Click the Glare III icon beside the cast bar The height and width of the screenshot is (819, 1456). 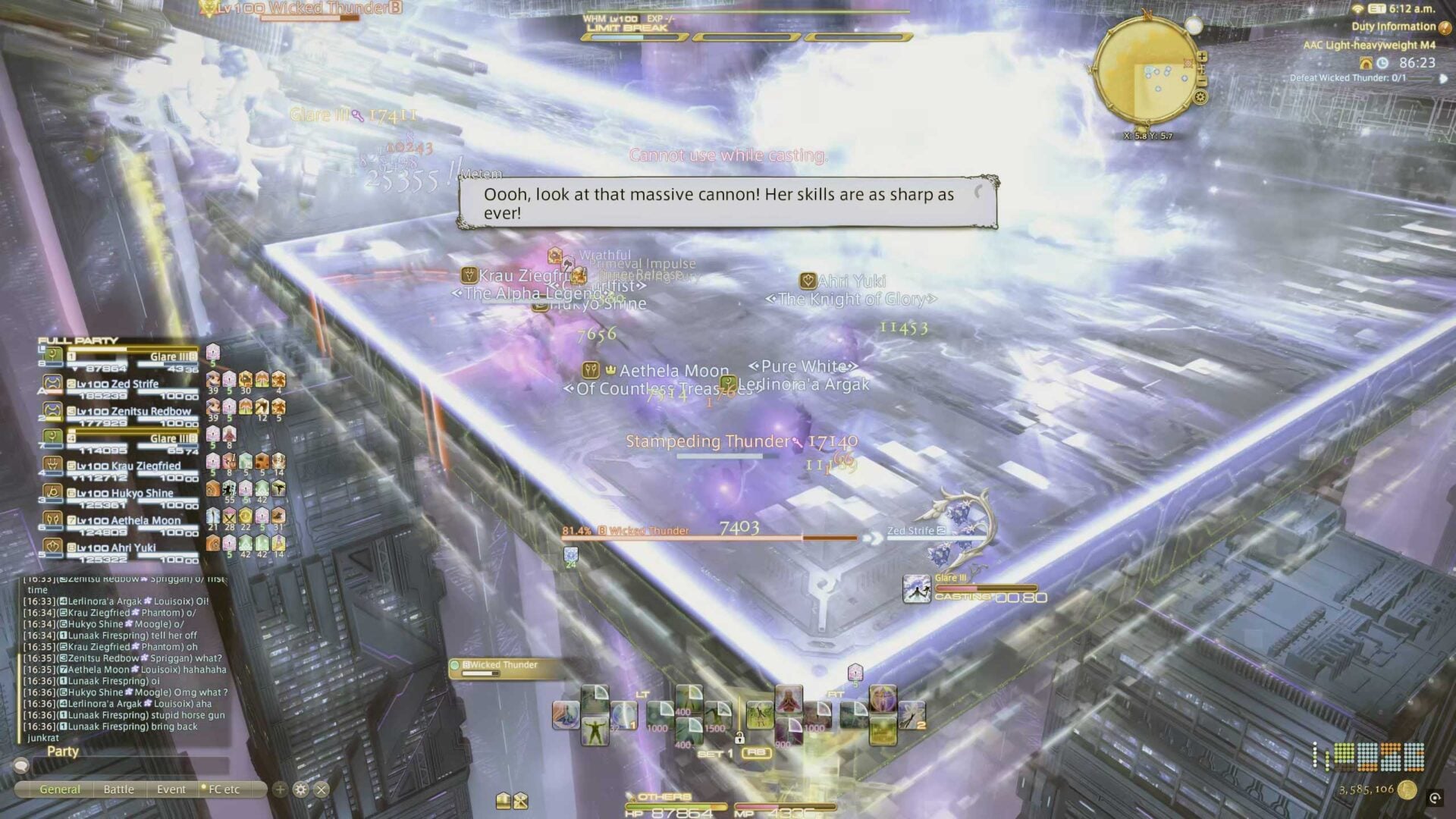pos(917,588)
